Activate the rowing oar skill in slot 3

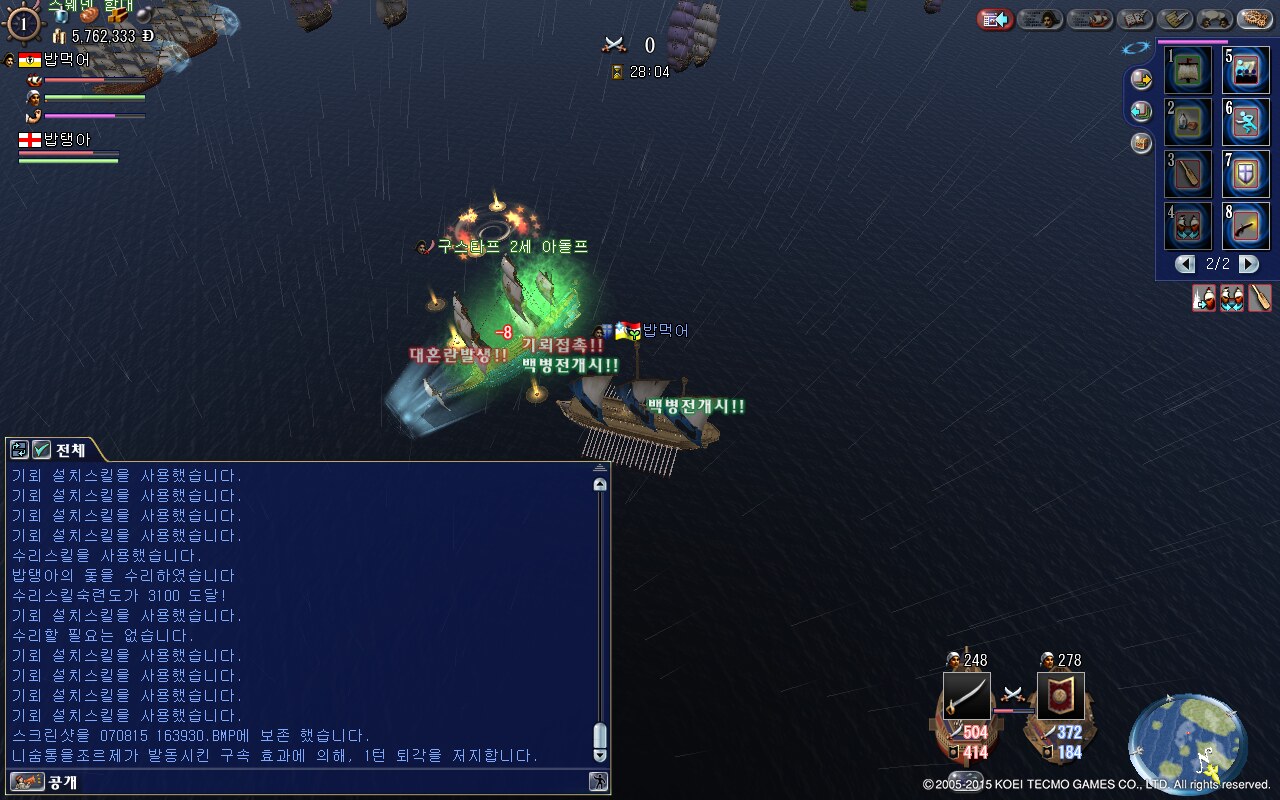(x=1188, y=174)
